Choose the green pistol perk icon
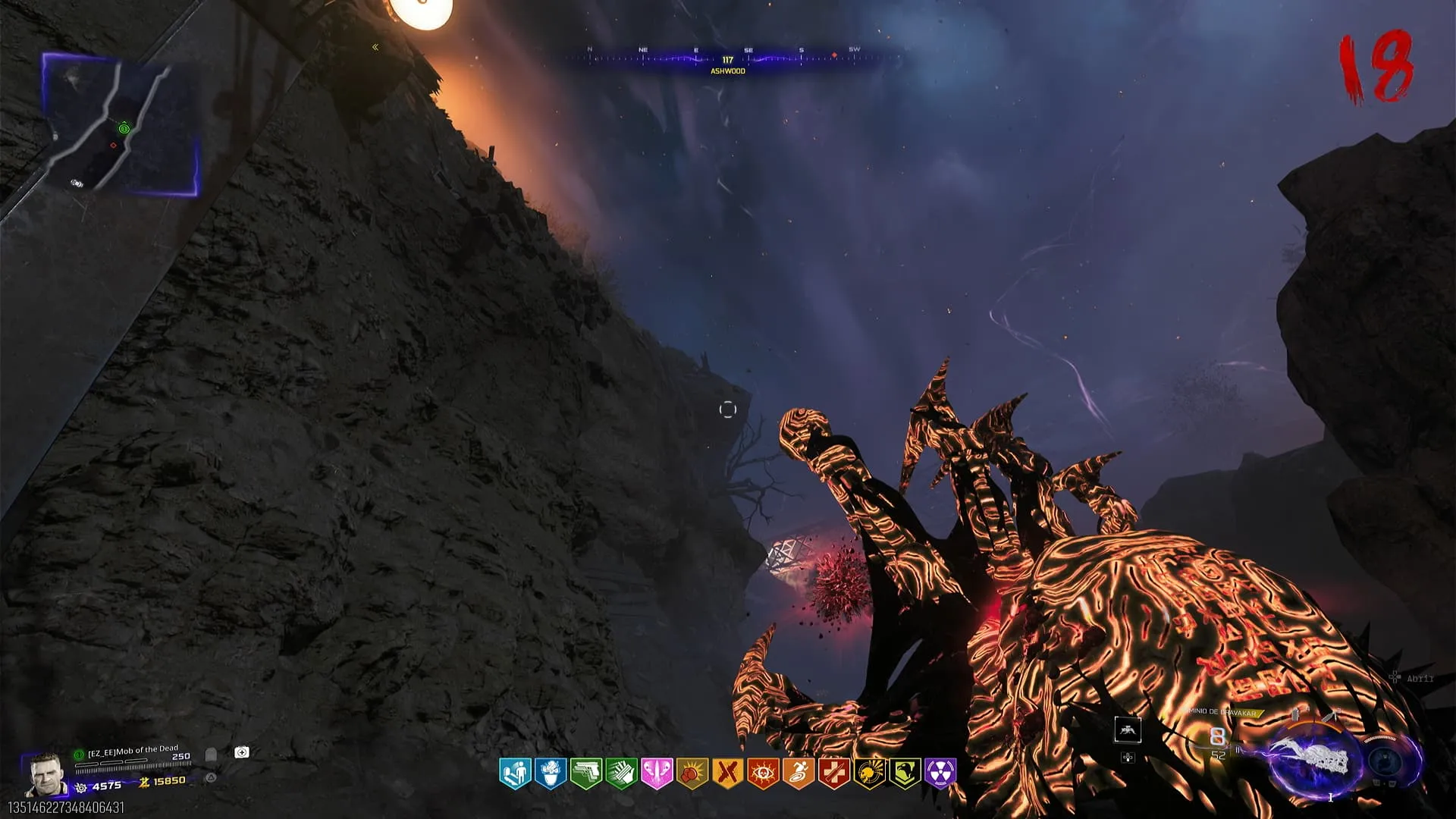This screenshot has height=819, width=1456. (585, 773)
